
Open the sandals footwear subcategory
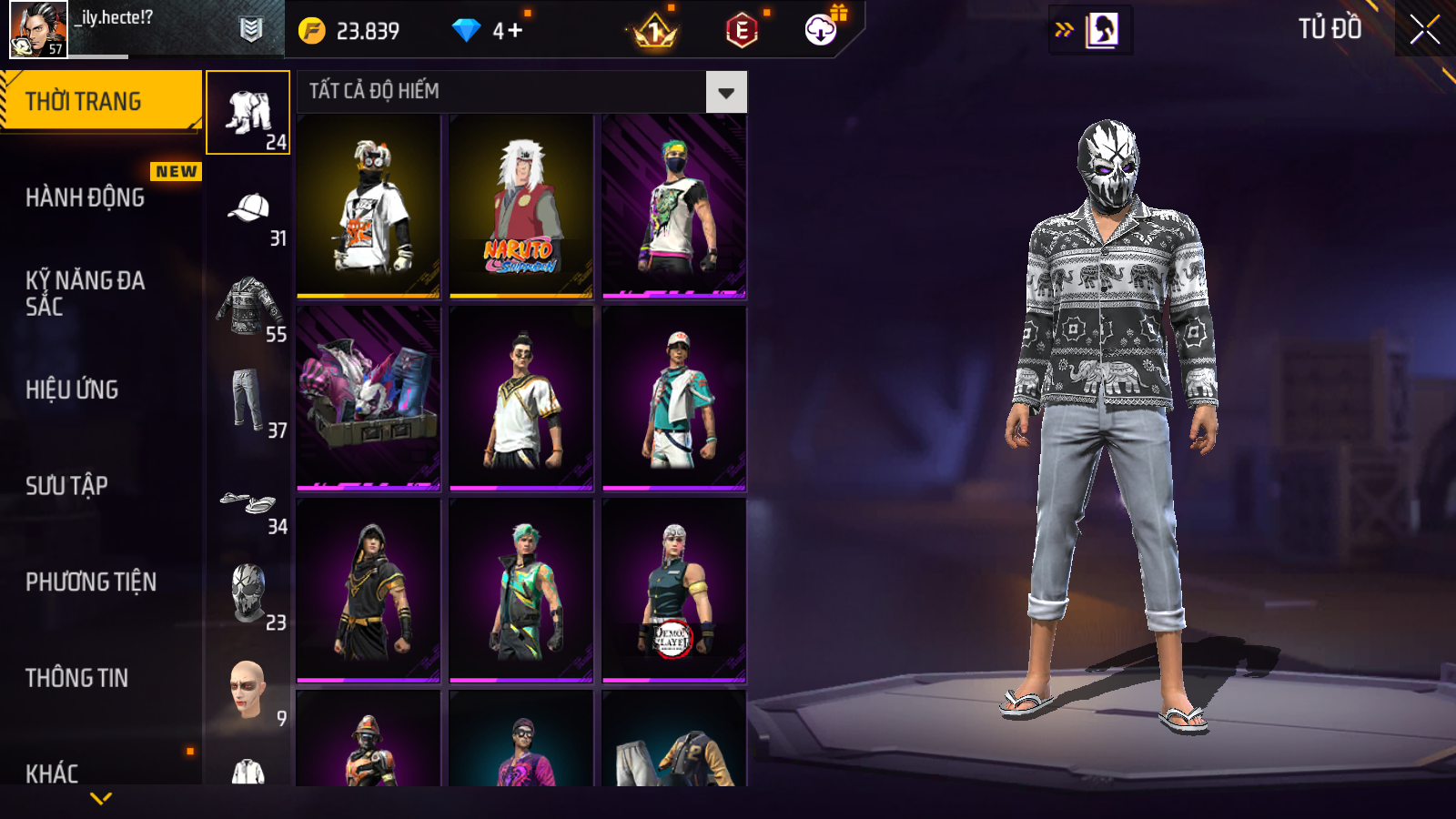pyautogui.click(x=248, y=502)
